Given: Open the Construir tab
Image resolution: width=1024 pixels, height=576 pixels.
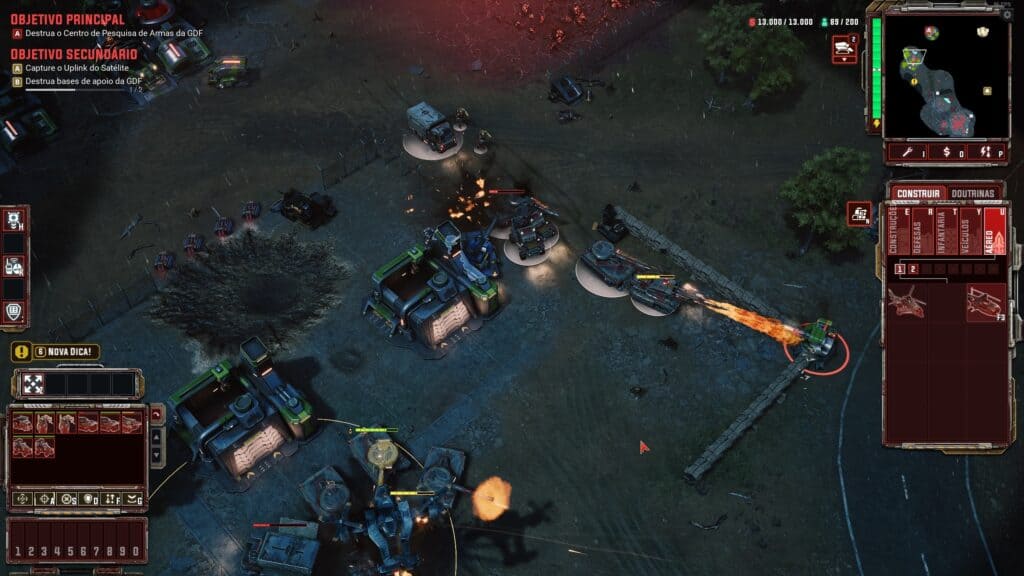Looking at the screenshot, I should [x=917, y=193].
